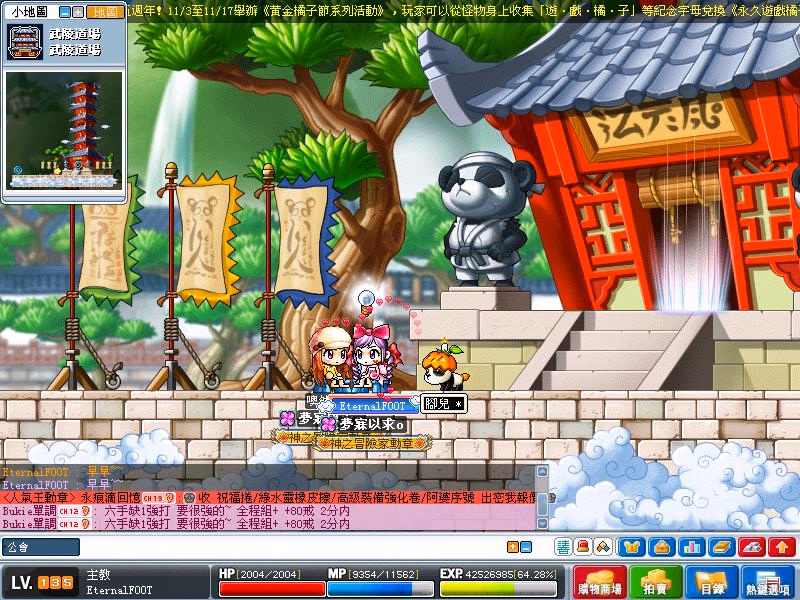The height and width of the screenshot is (600, 800).
Task: Shrink the chat log with blue minus button
Action: pyautogui.click(x=526, y=547)
